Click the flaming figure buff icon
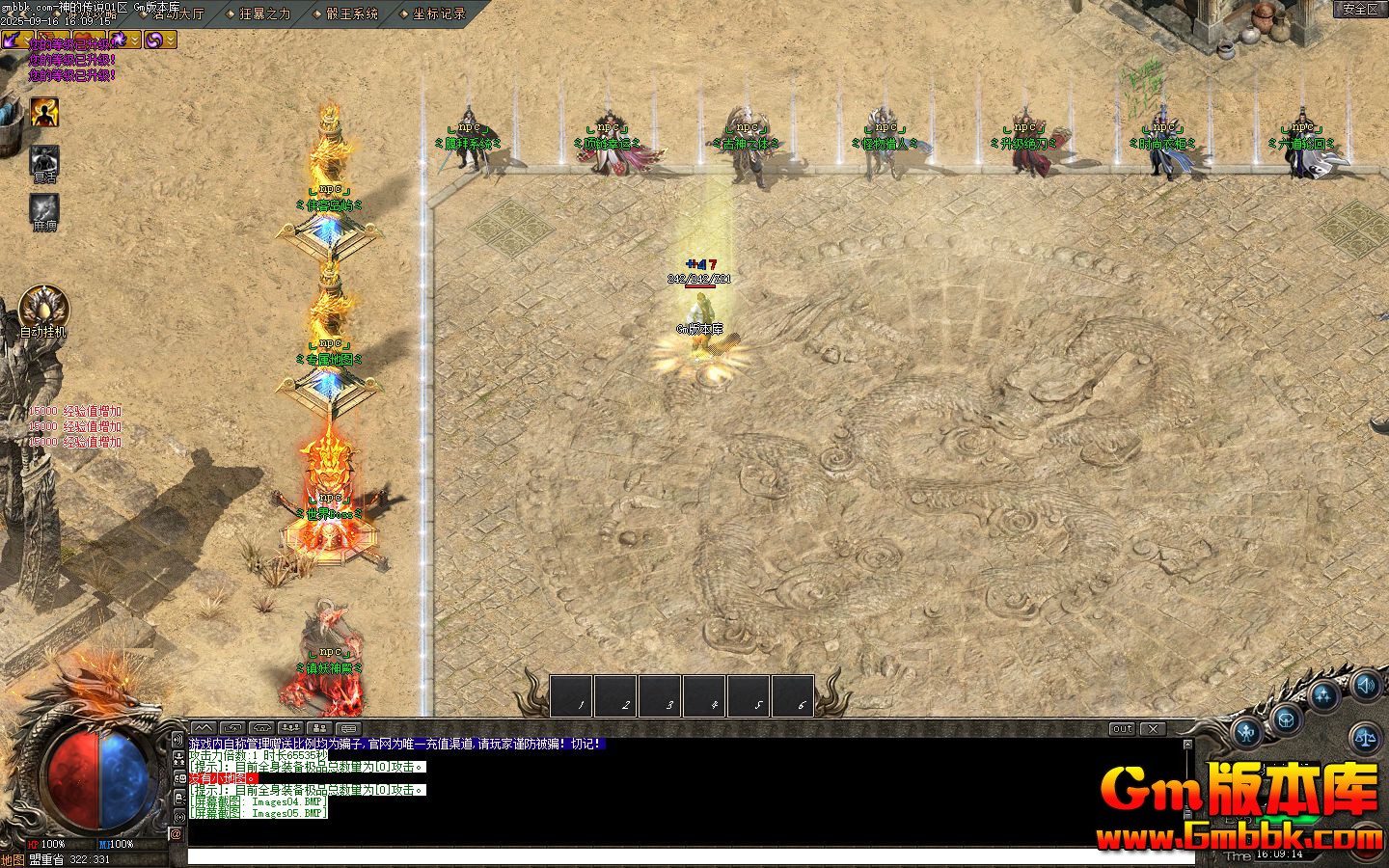This screenshot has height=868, width=1389. point(44,112)
